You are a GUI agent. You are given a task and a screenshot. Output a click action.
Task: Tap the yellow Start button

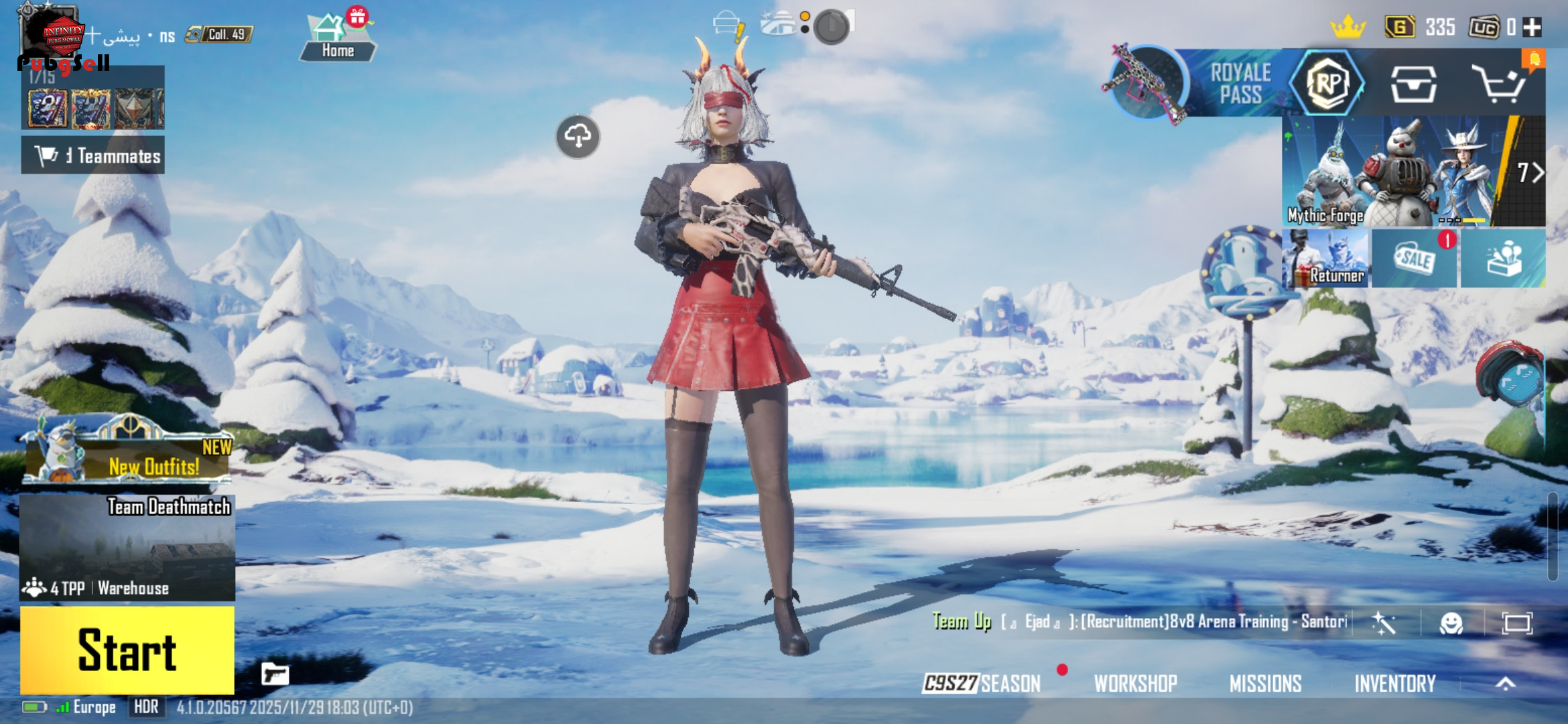(x=127, y=650)
